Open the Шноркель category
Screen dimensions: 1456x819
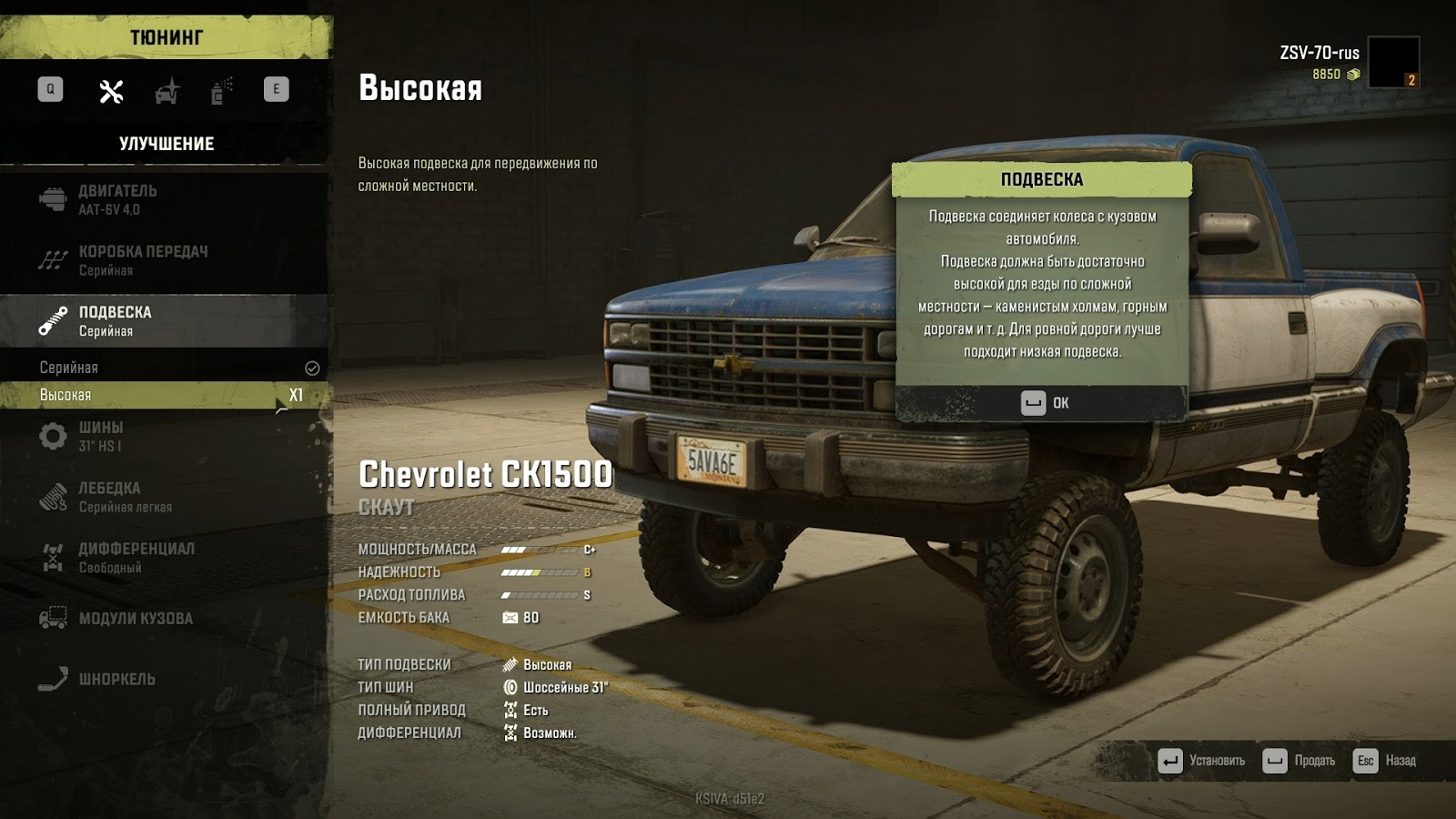click(164, 679)
